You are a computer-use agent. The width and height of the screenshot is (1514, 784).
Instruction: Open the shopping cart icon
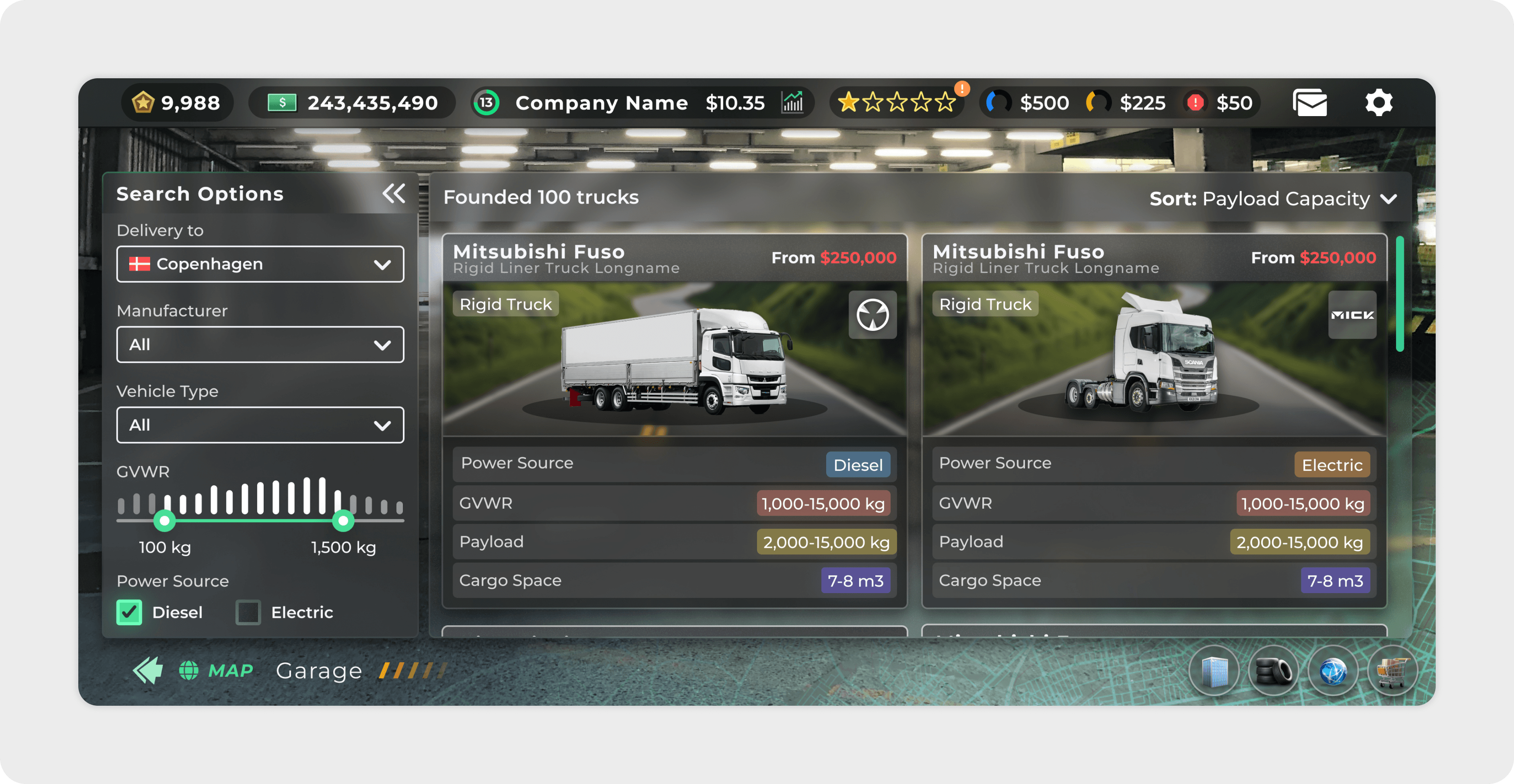1392,671
